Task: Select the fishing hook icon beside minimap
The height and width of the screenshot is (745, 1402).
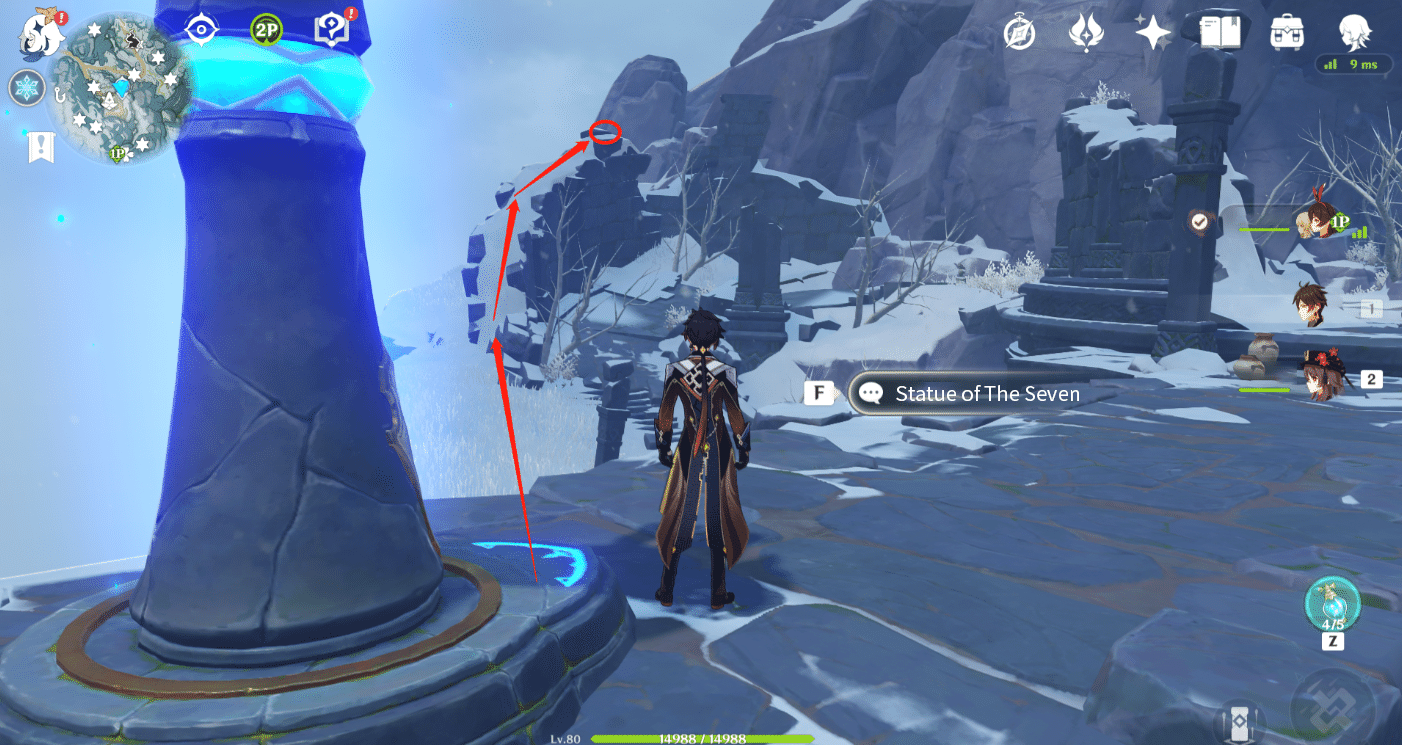Action: click(x=60, y=96)
